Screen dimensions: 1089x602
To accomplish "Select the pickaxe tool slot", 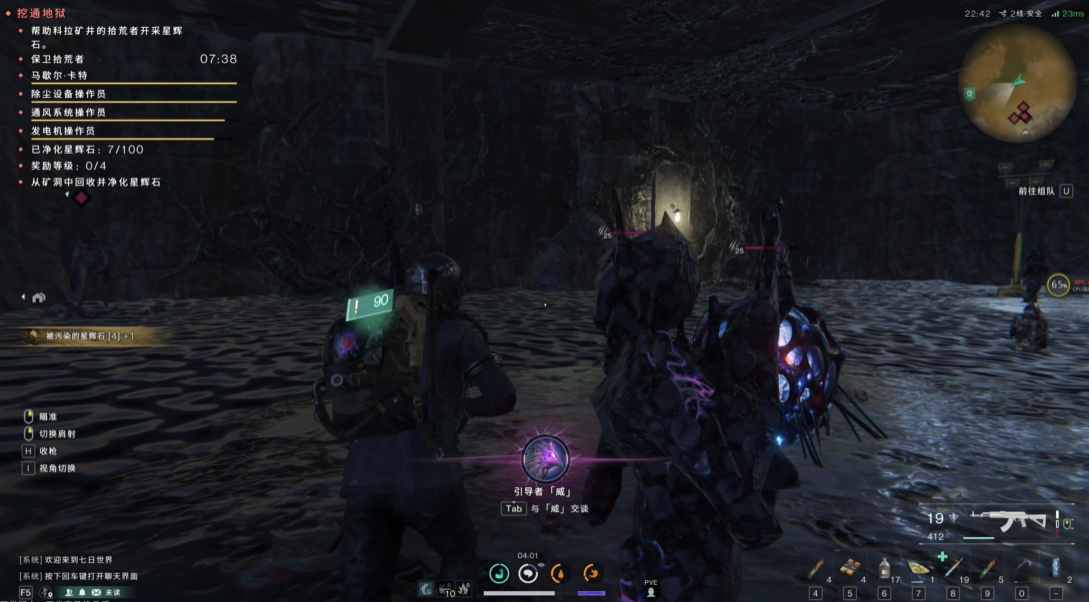I will tap(1021, 568).
